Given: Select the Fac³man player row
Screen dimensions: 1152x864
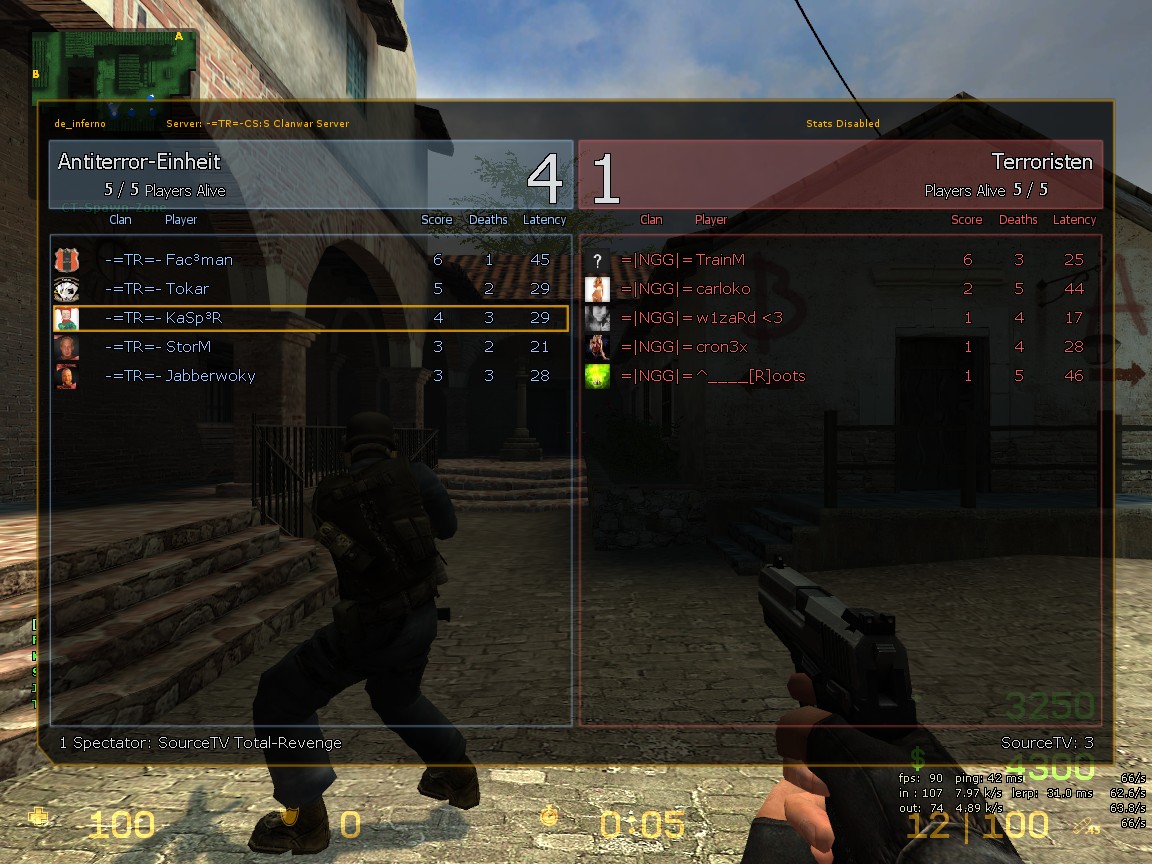Looking at the screenshot, I should pyautogui.click(x=310, y=260).
